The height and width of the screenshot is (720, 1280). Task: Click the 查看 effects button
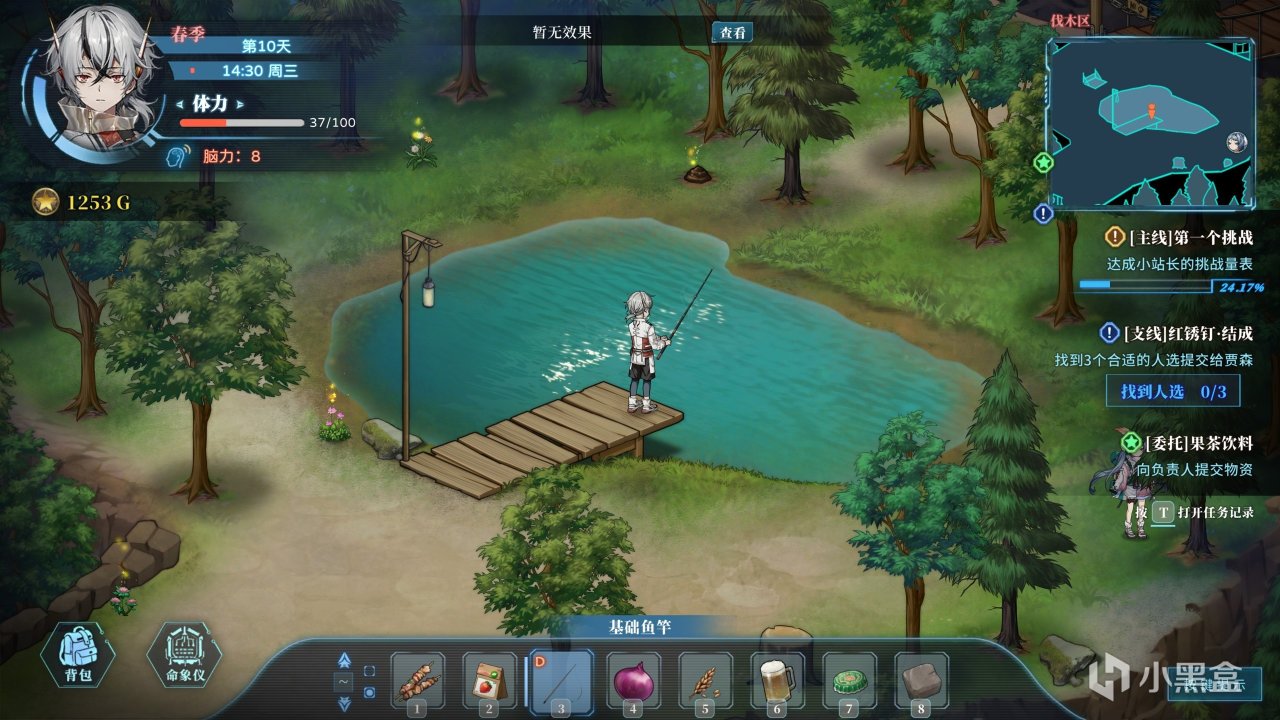click(732, 32)
